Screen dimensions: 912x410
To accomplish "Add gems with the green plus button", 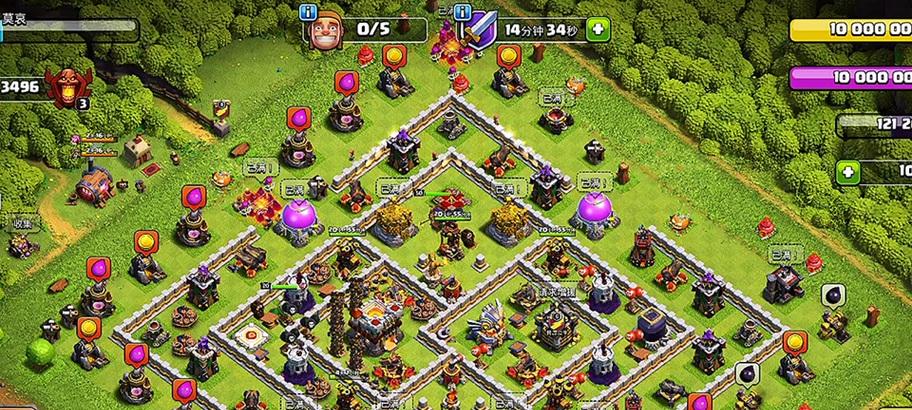I will tap(849, 172).
